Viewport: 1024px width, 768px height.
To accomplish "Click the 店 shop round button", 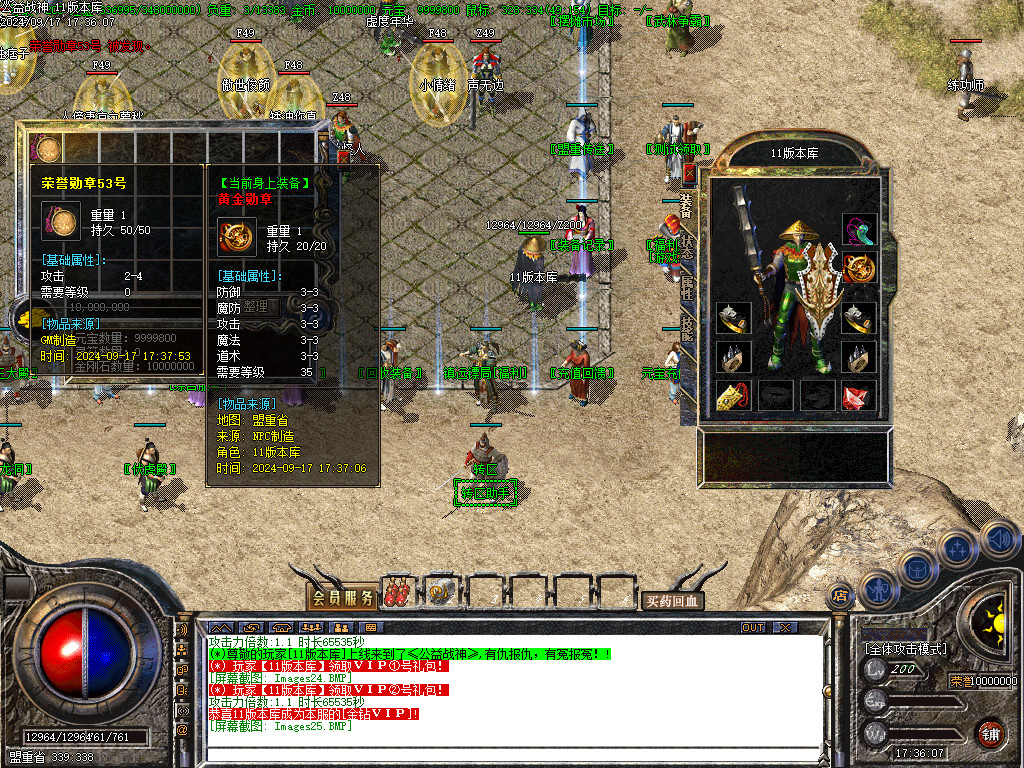I will [838, 596].
